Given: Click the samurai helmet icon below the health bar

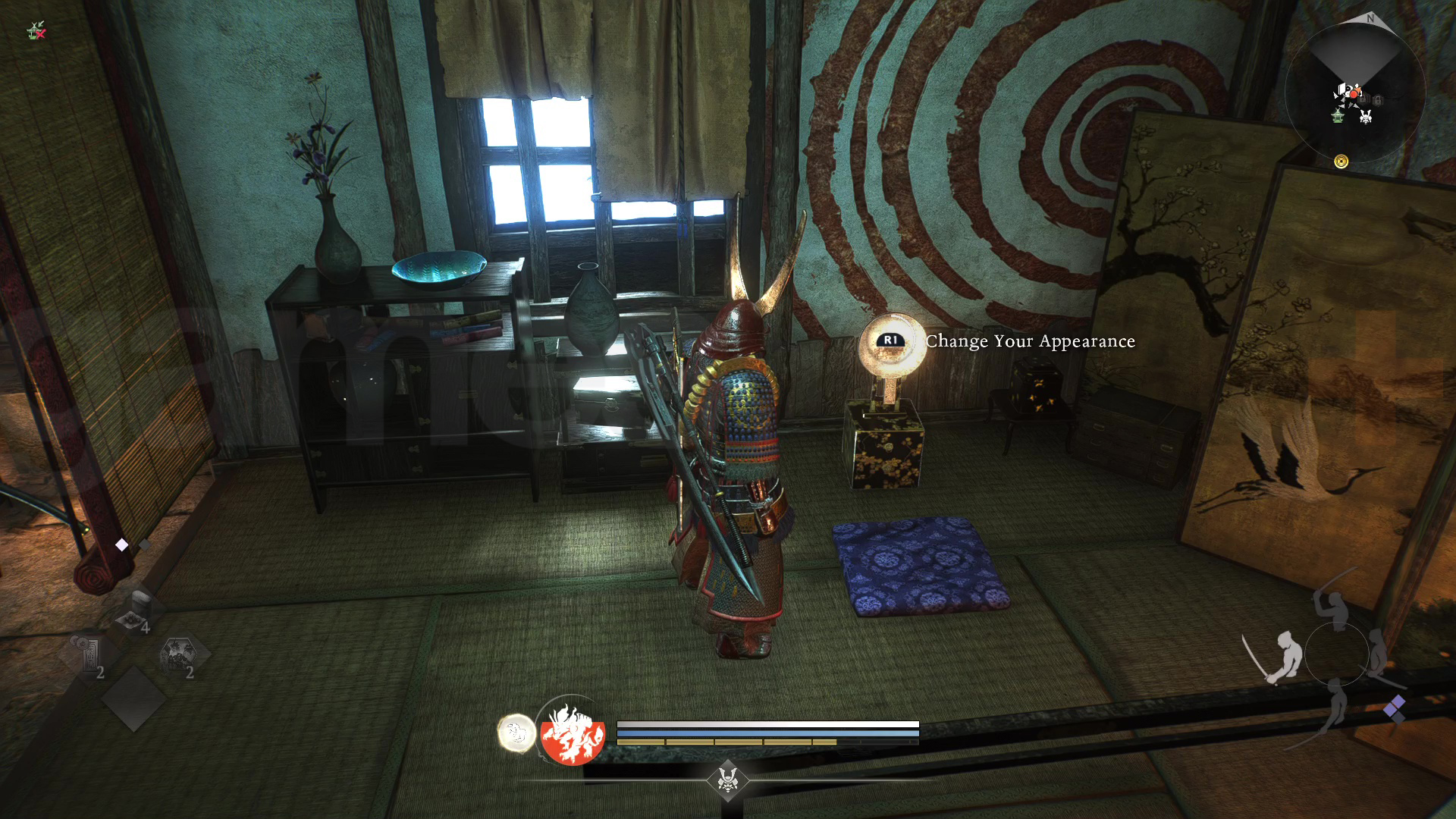Looking at the screenshot, I should tap(726, 781).
